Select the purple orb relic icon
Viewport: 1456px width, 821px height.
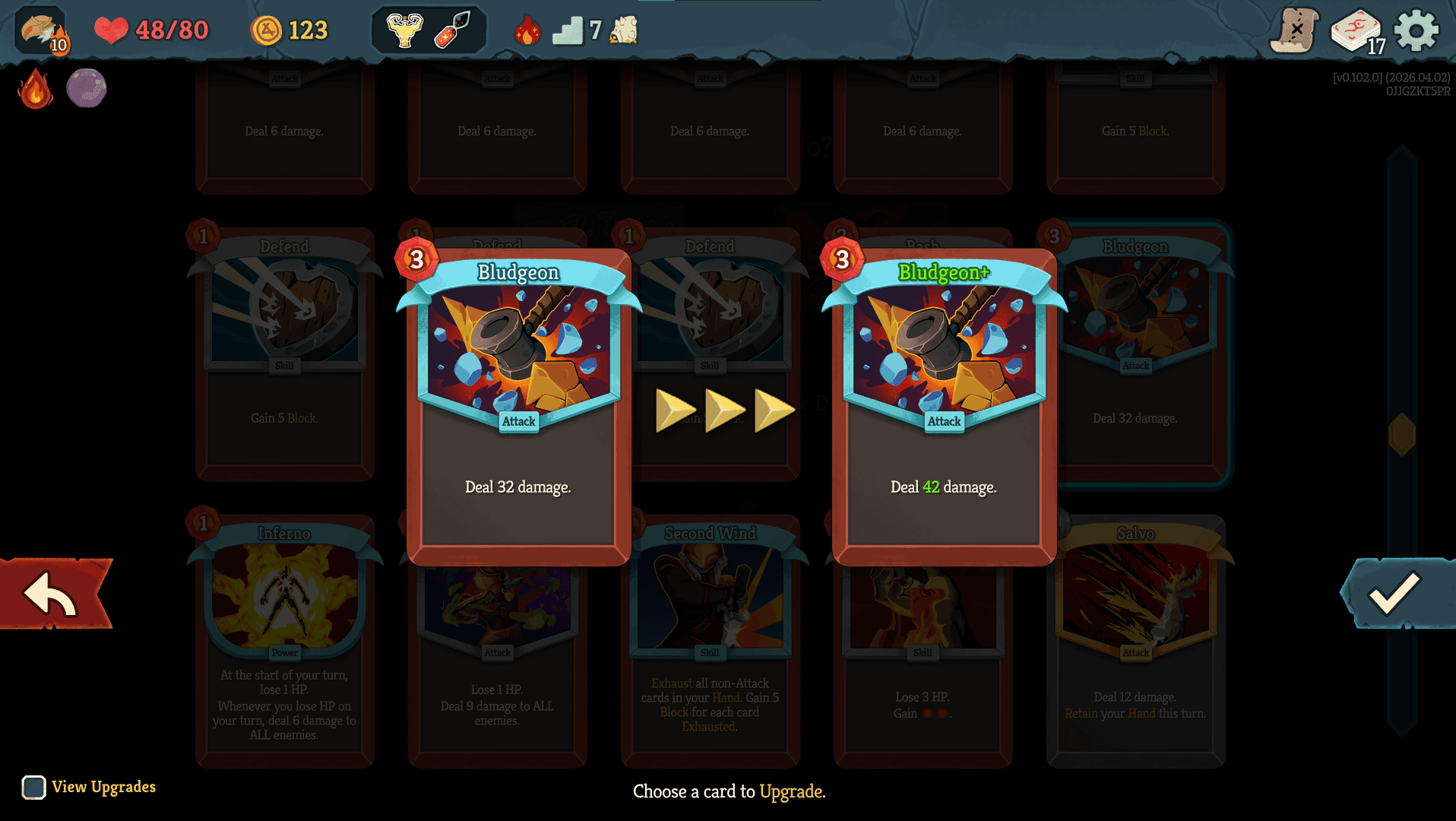coord(86,87)
